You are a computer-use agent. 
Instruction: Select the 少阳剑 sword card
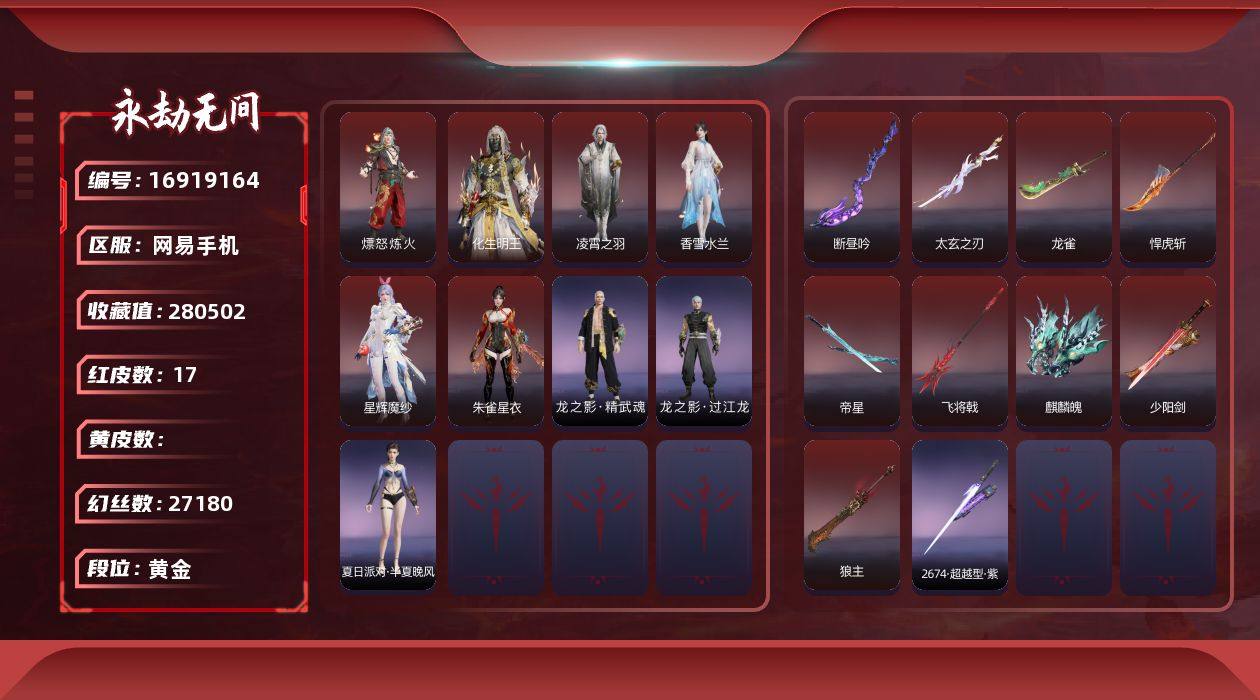(x=1168, y=350)
